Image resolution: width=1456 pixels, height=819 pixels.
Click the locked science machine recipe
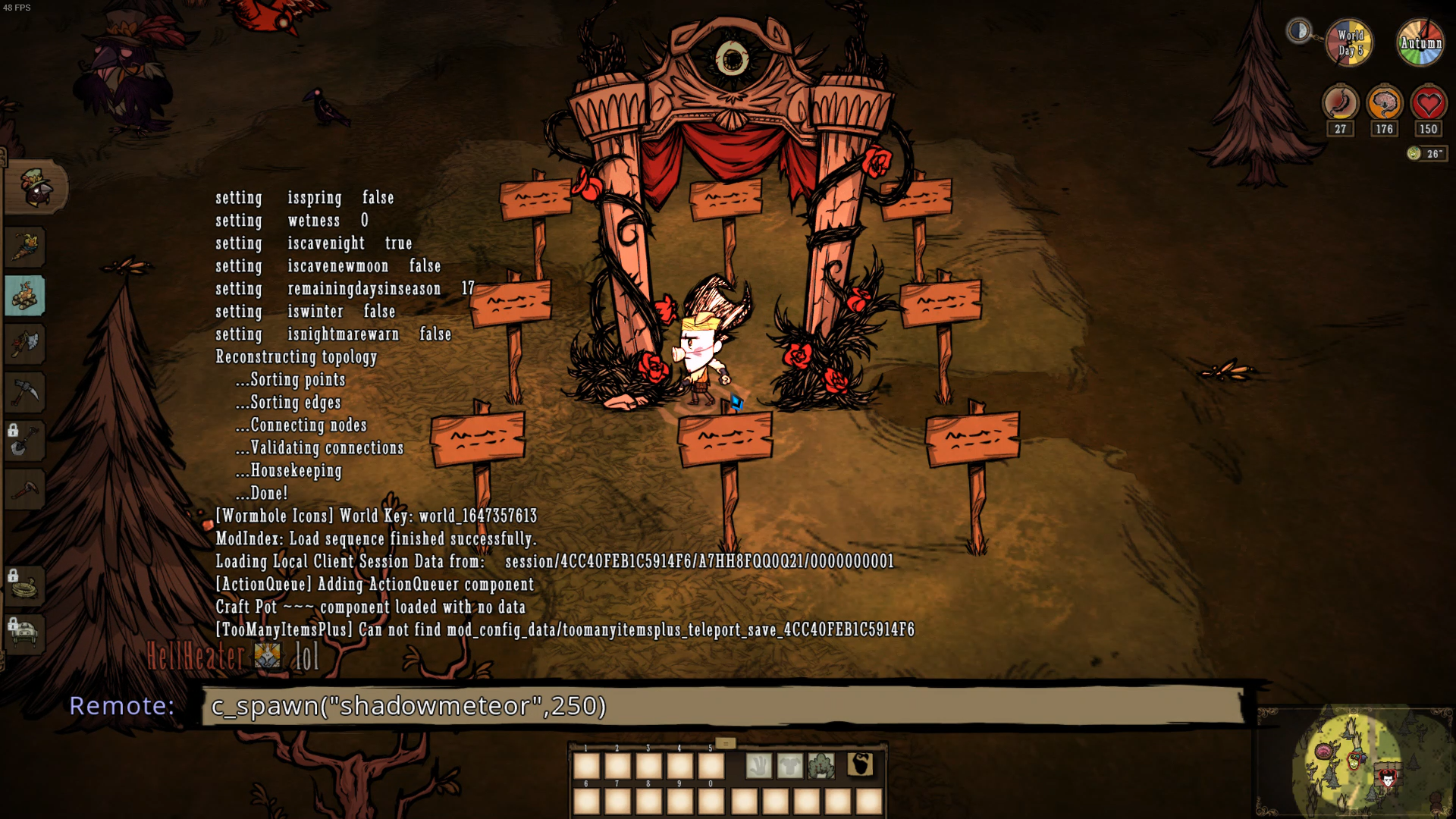pos(25,634)
